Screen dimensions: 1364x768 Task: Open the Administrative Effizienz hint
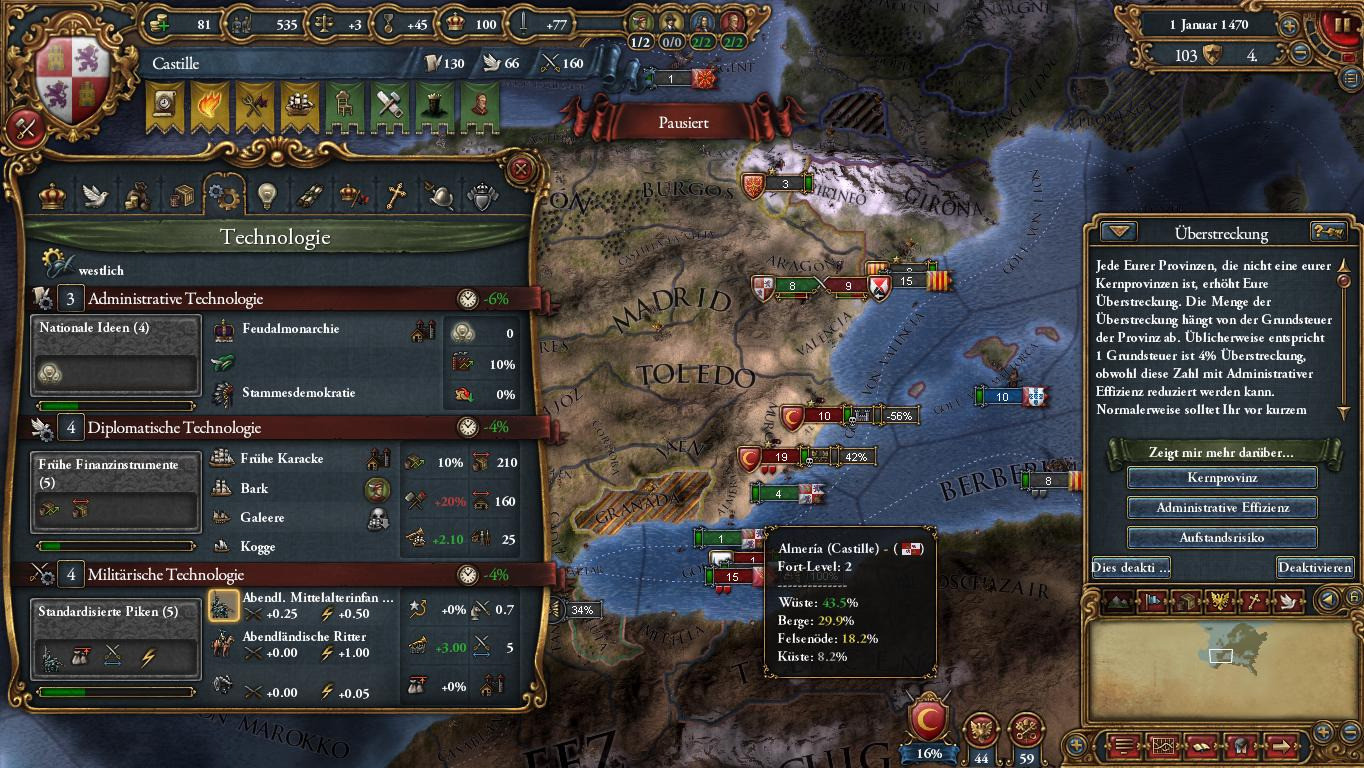1221,508
